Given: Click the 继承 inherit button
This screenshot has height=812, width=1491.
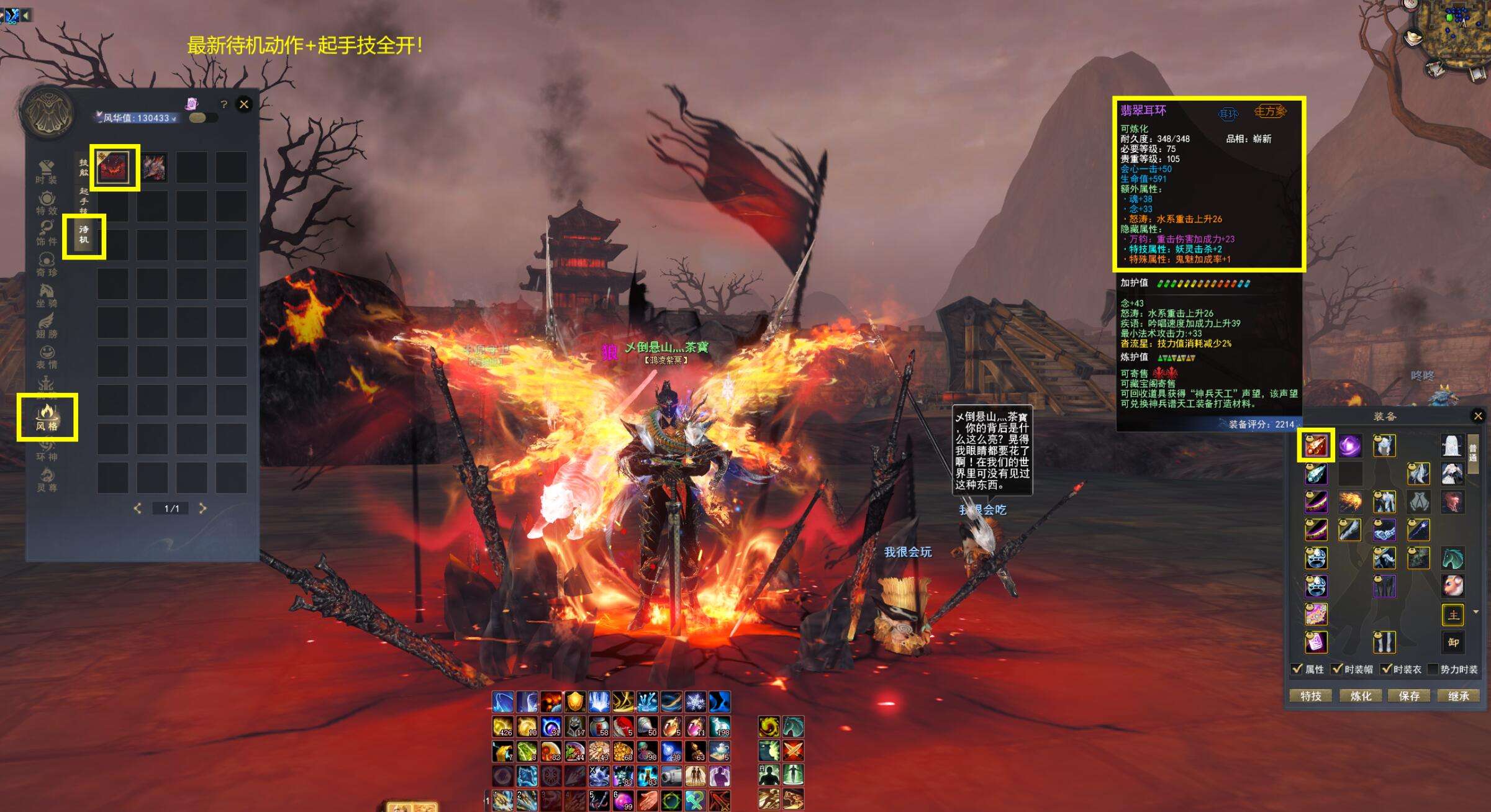Looking at the screenshot, I should tap(1458, 696).
